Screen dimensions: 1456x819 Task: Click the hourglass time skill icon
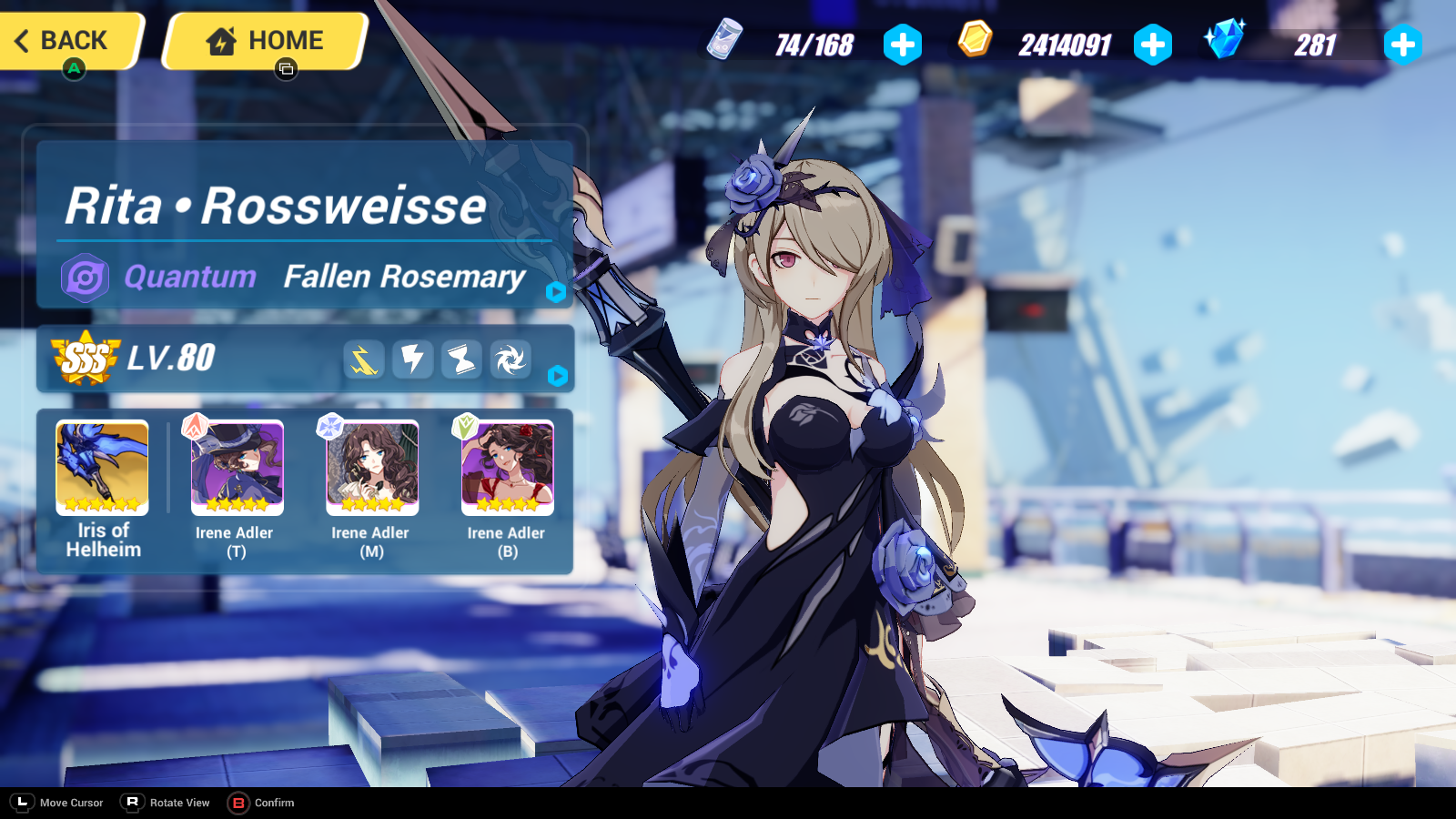461,359
